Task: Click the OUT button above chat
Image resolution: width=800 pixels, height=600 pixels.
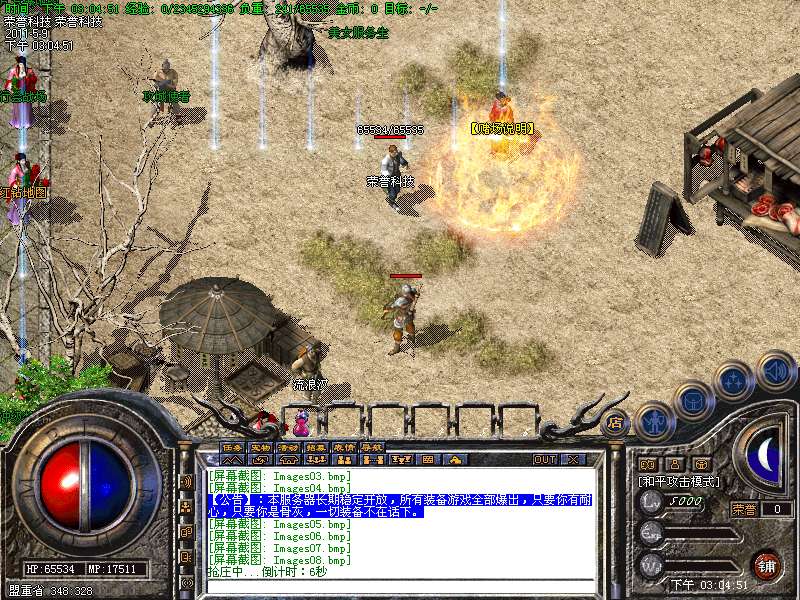Action: [545, 459]
